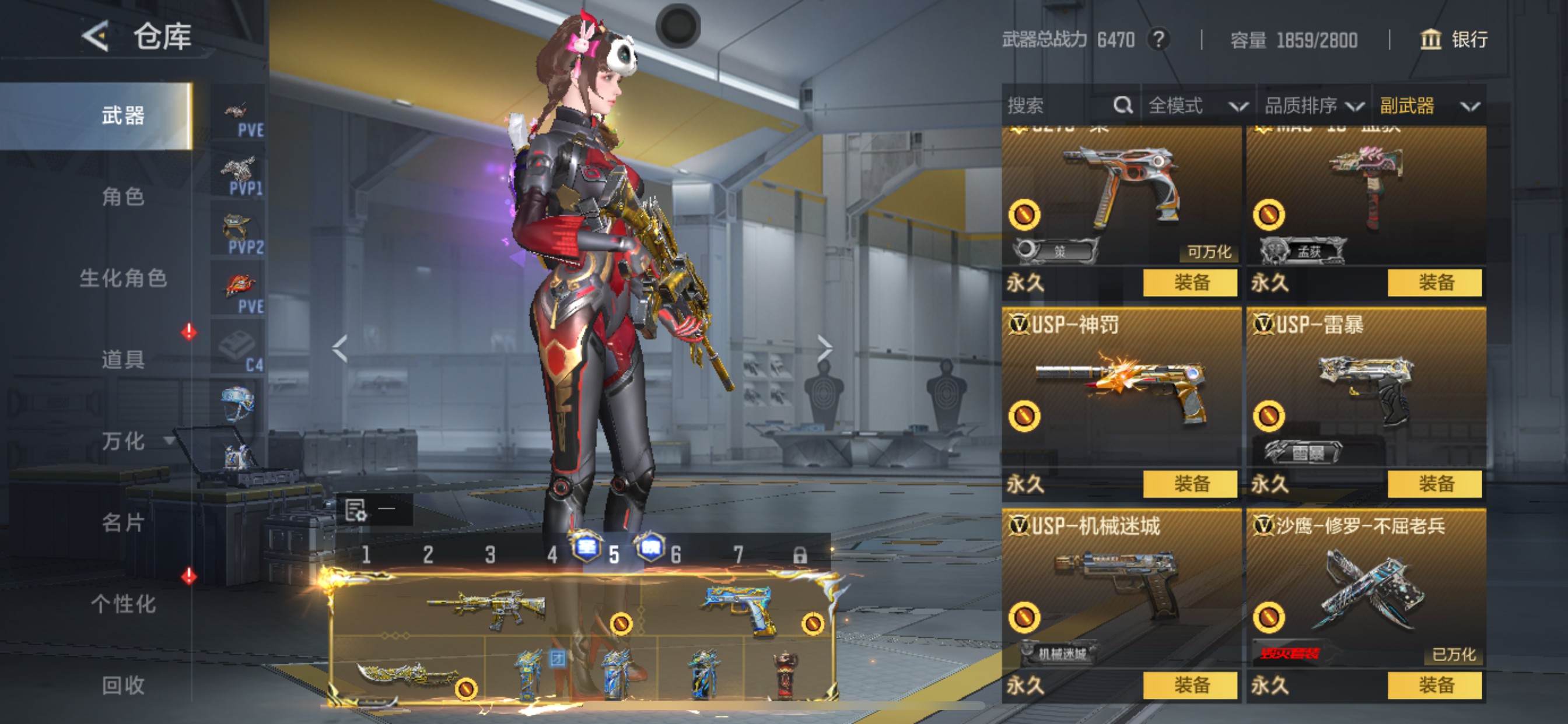Rotate to next character with right arrow
1568x724 pixels.
pyautogui.click(x=824, y=348)
